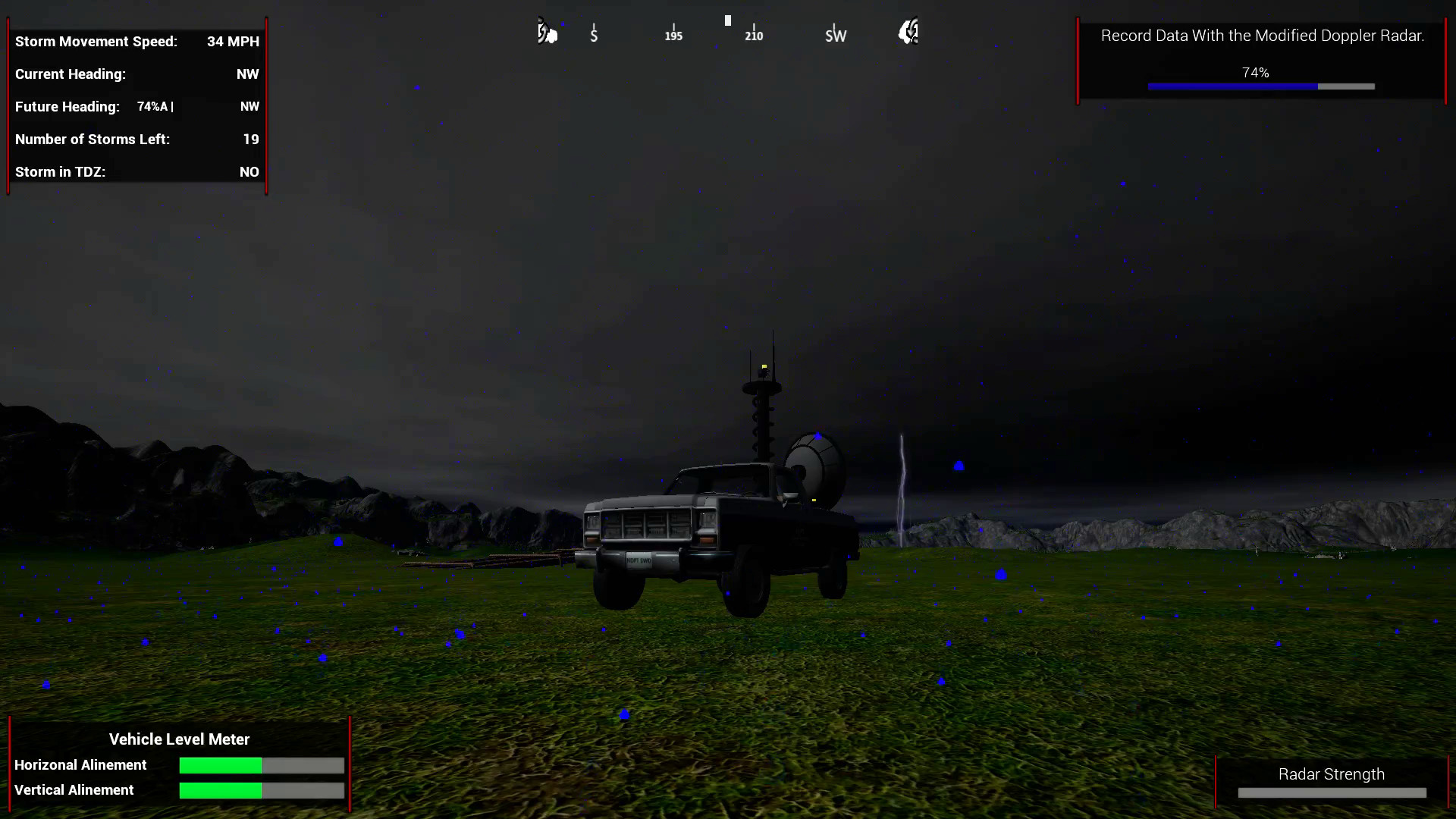Select the Number of Storms Left row
1456x819 pixels.
(136, 140)
